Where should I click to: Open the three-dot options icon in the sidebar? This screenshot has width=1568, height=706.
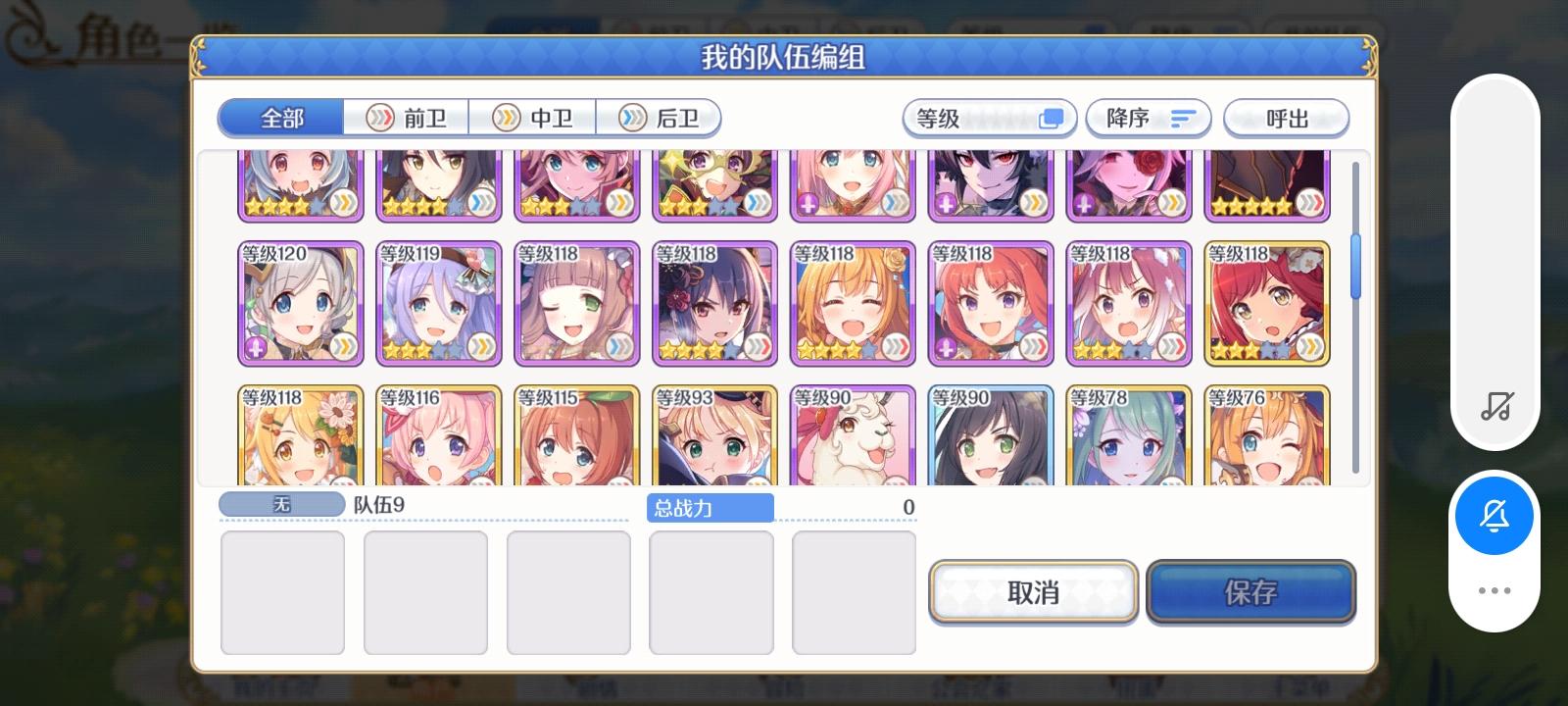[1494, 589]
